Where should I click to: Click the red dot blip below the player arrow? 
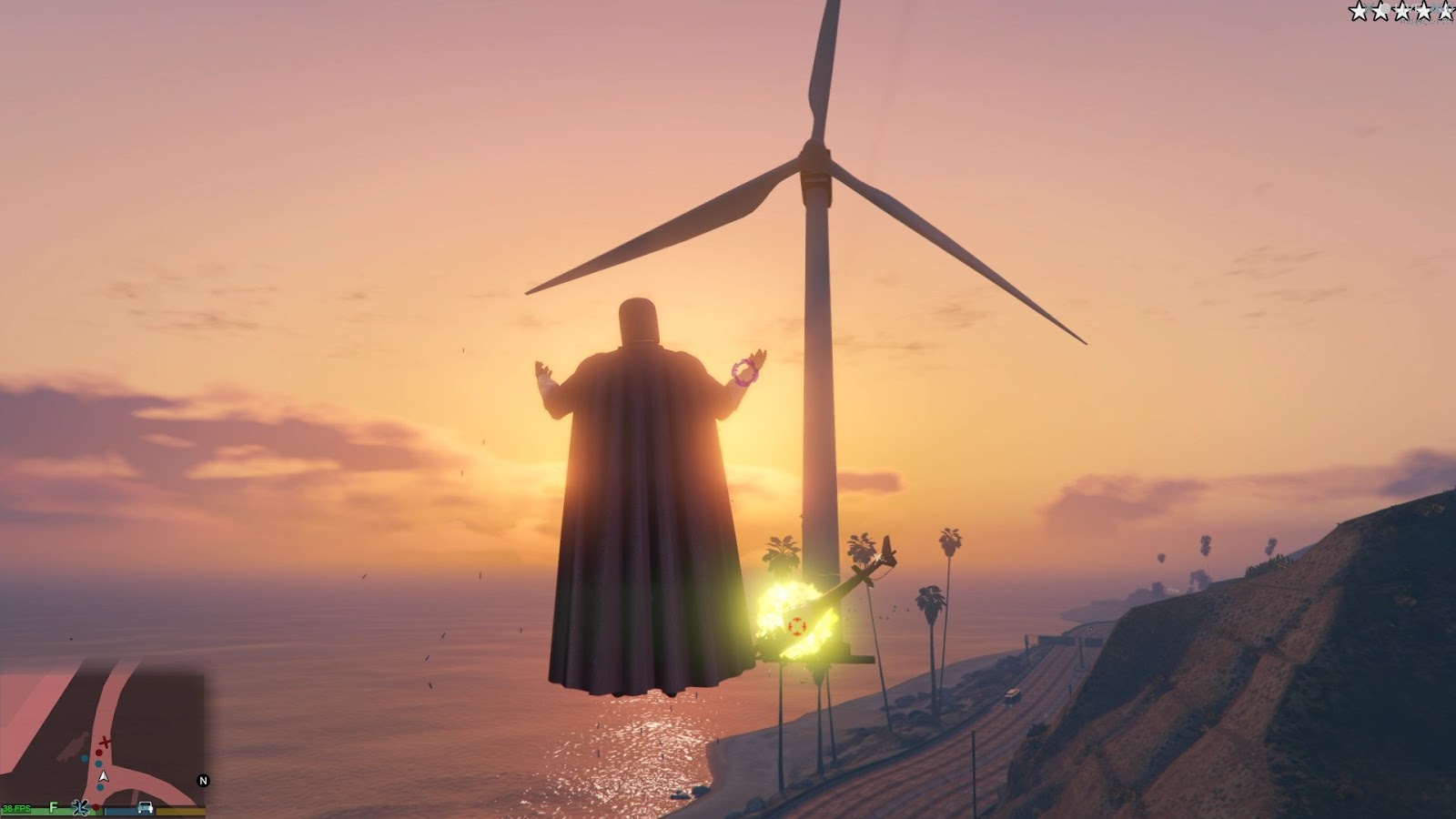(x=96, y=807)
